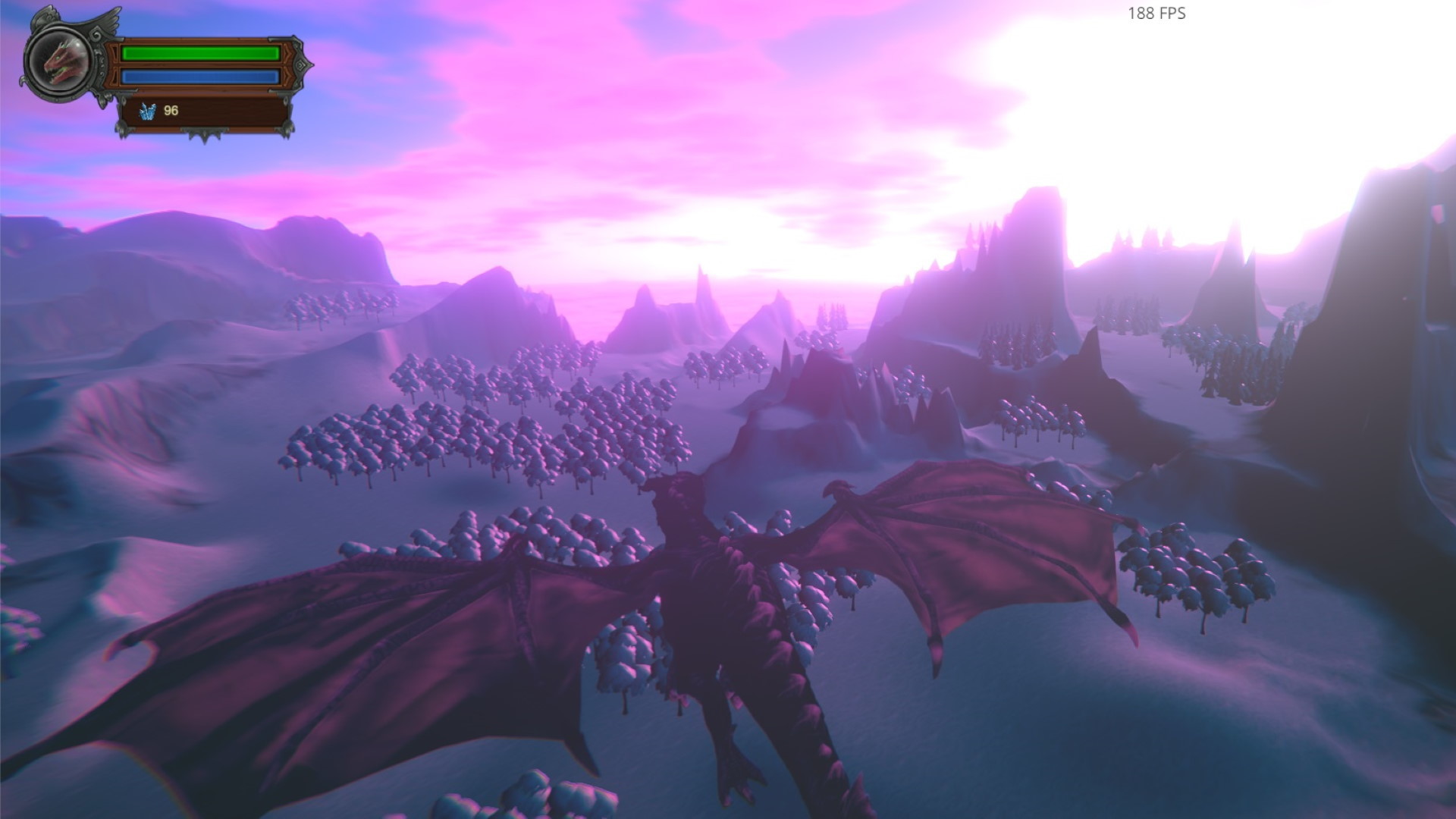Click the arrow-shaped end cap of the health bar
This screenshot has width=1456, height=819.
coord(289,53)
